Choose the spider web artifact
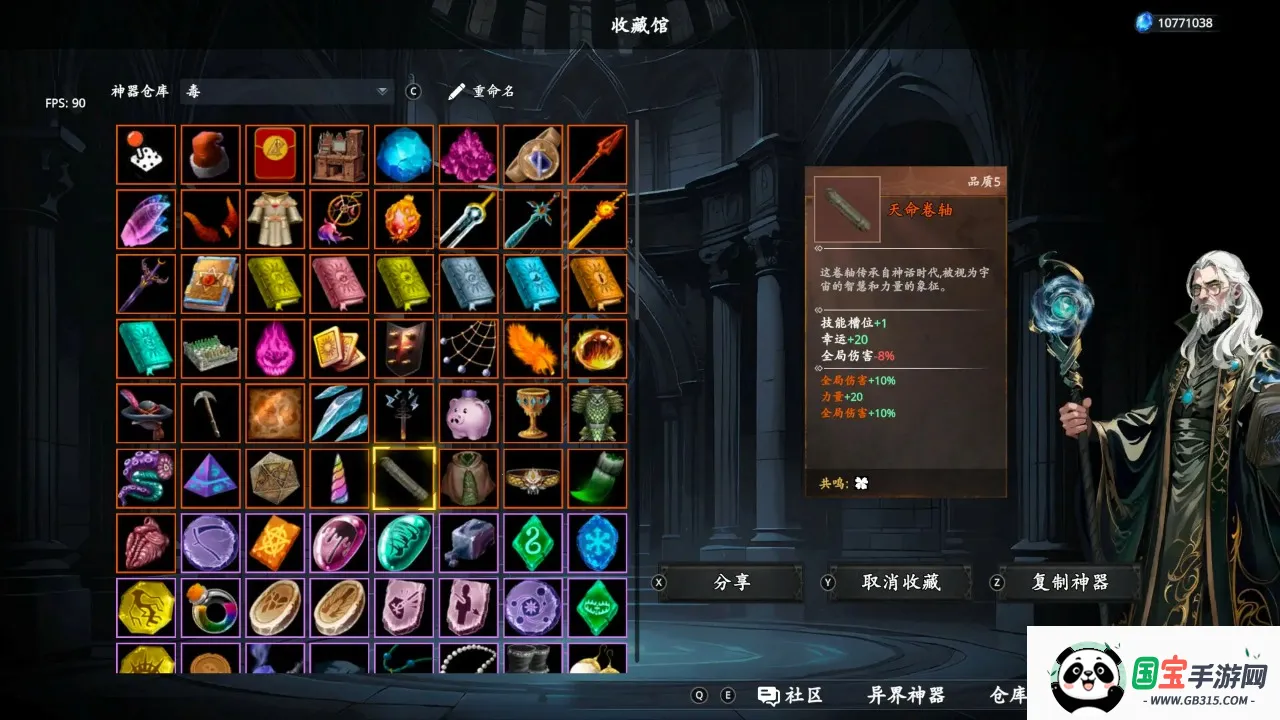 pyautogui.click(x=468, y=348)
